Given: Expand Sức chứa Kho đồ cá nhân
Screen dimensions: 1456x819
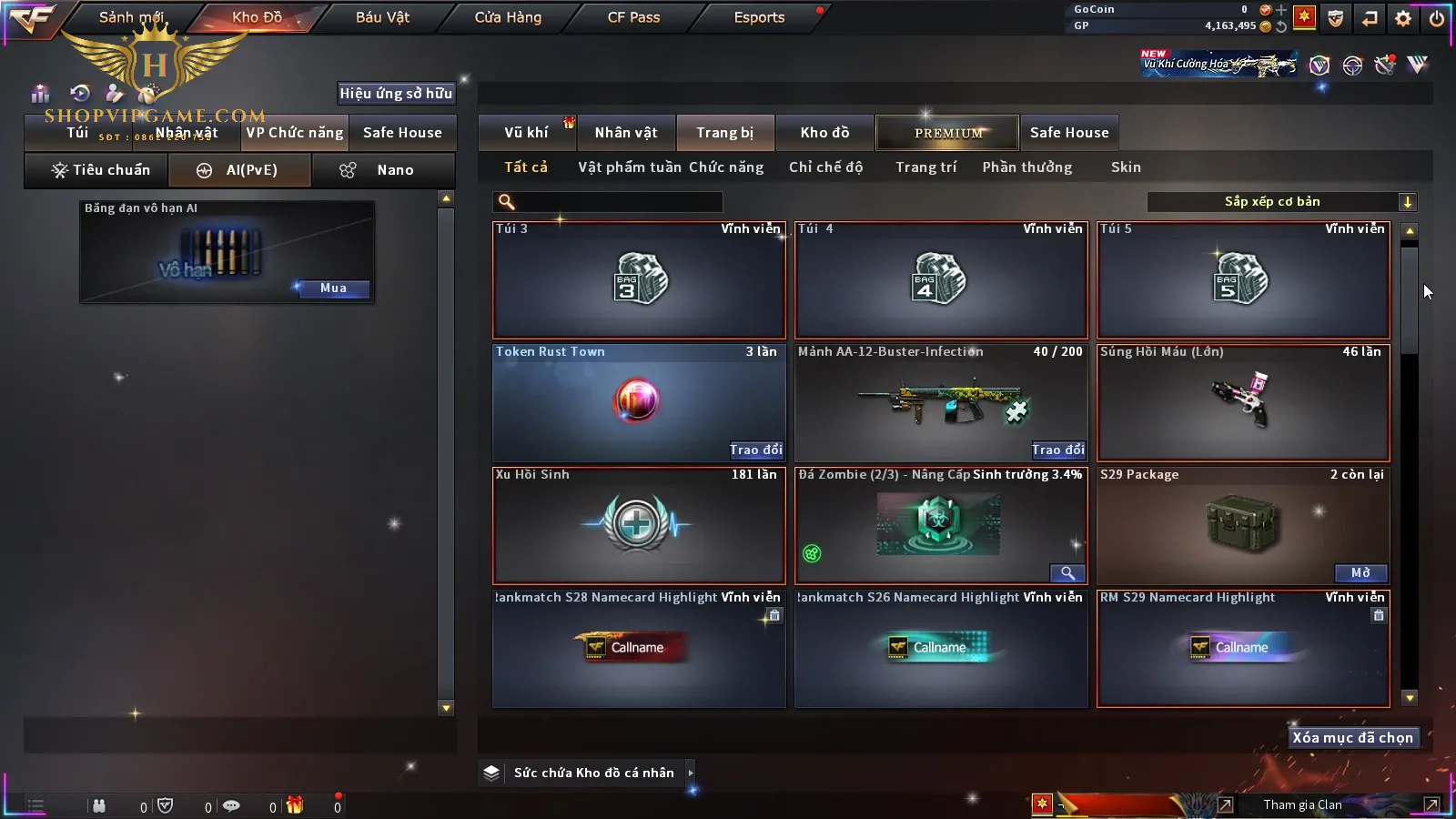Looking at the screenshot, I should pos(691,773).
